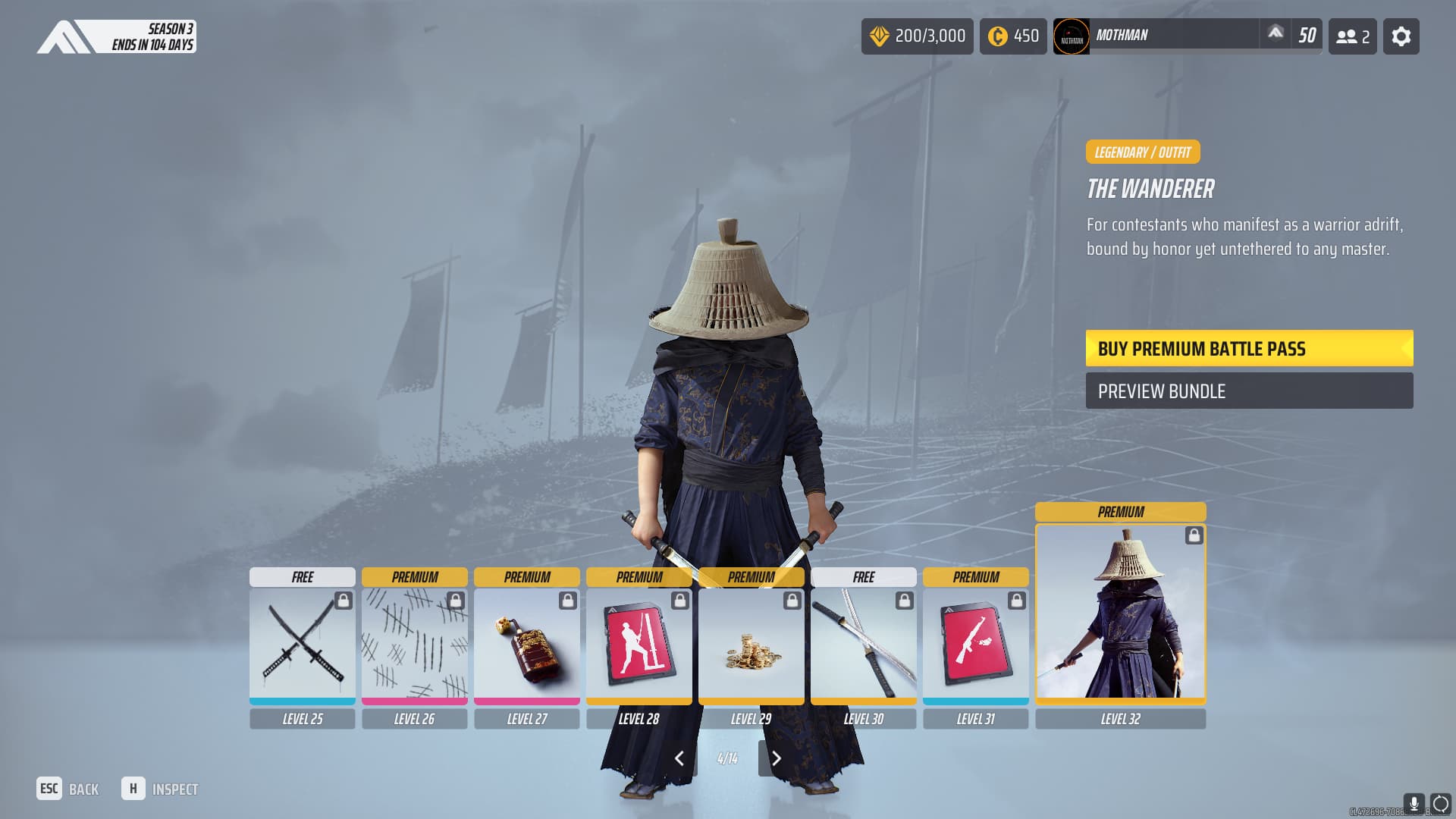The width and height of the screenshot is (1456, 819).
Task: Open the 450 coin currency balance
Action: (x=1012, y=36)
